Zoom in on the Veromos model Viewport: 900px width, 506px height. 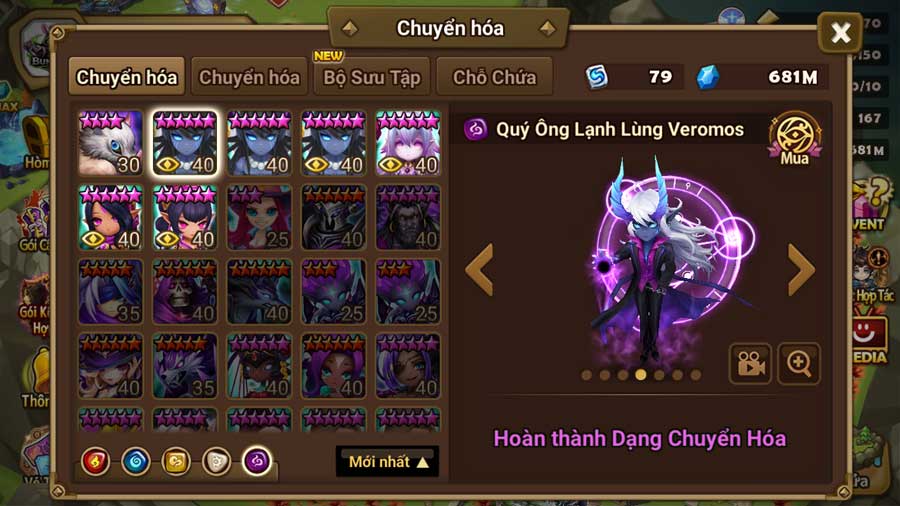pos(798,364)
